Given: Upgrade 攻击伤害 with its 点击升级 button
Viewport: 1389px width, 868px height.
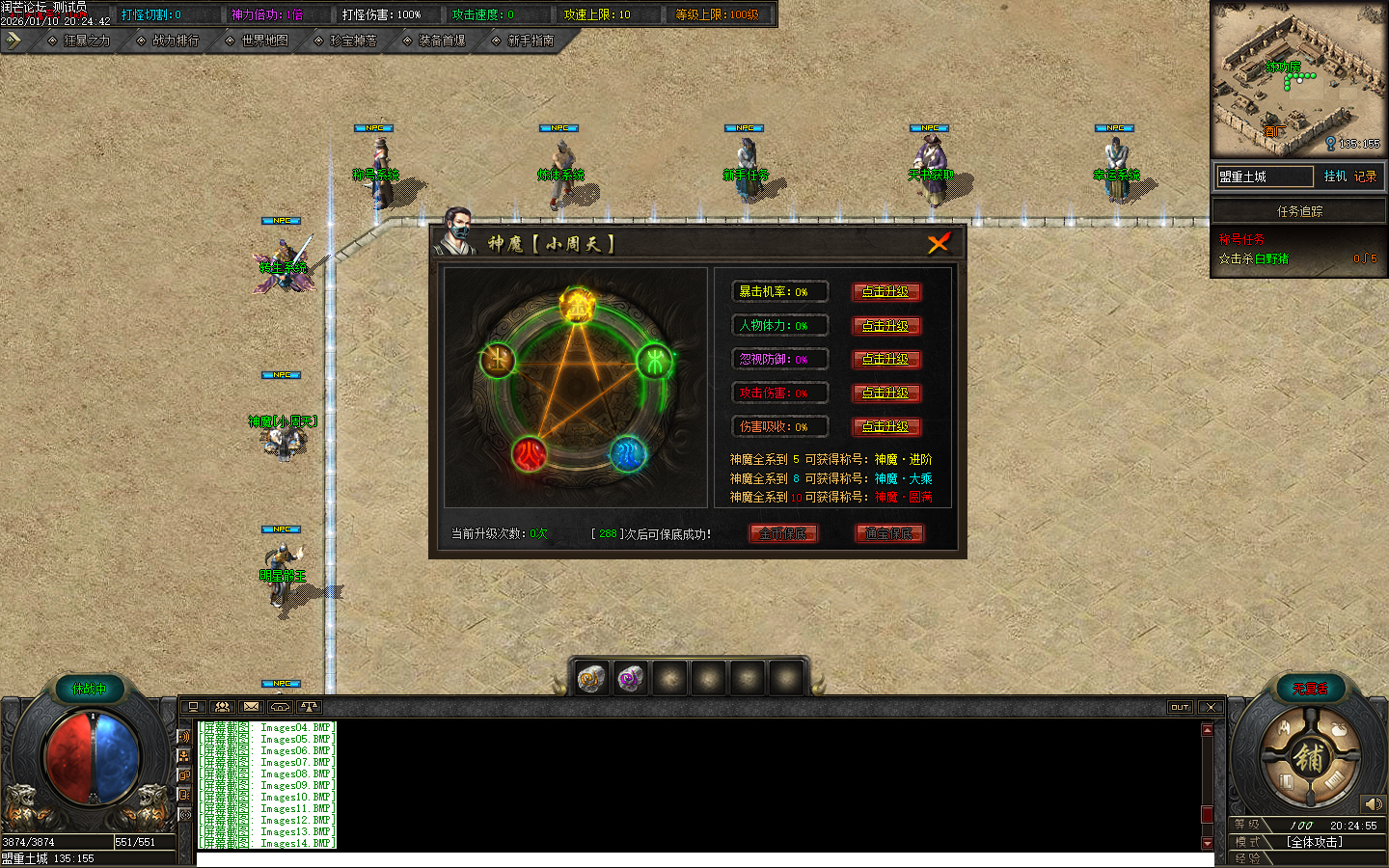Looking at the screenshot, I should [885, 393].
